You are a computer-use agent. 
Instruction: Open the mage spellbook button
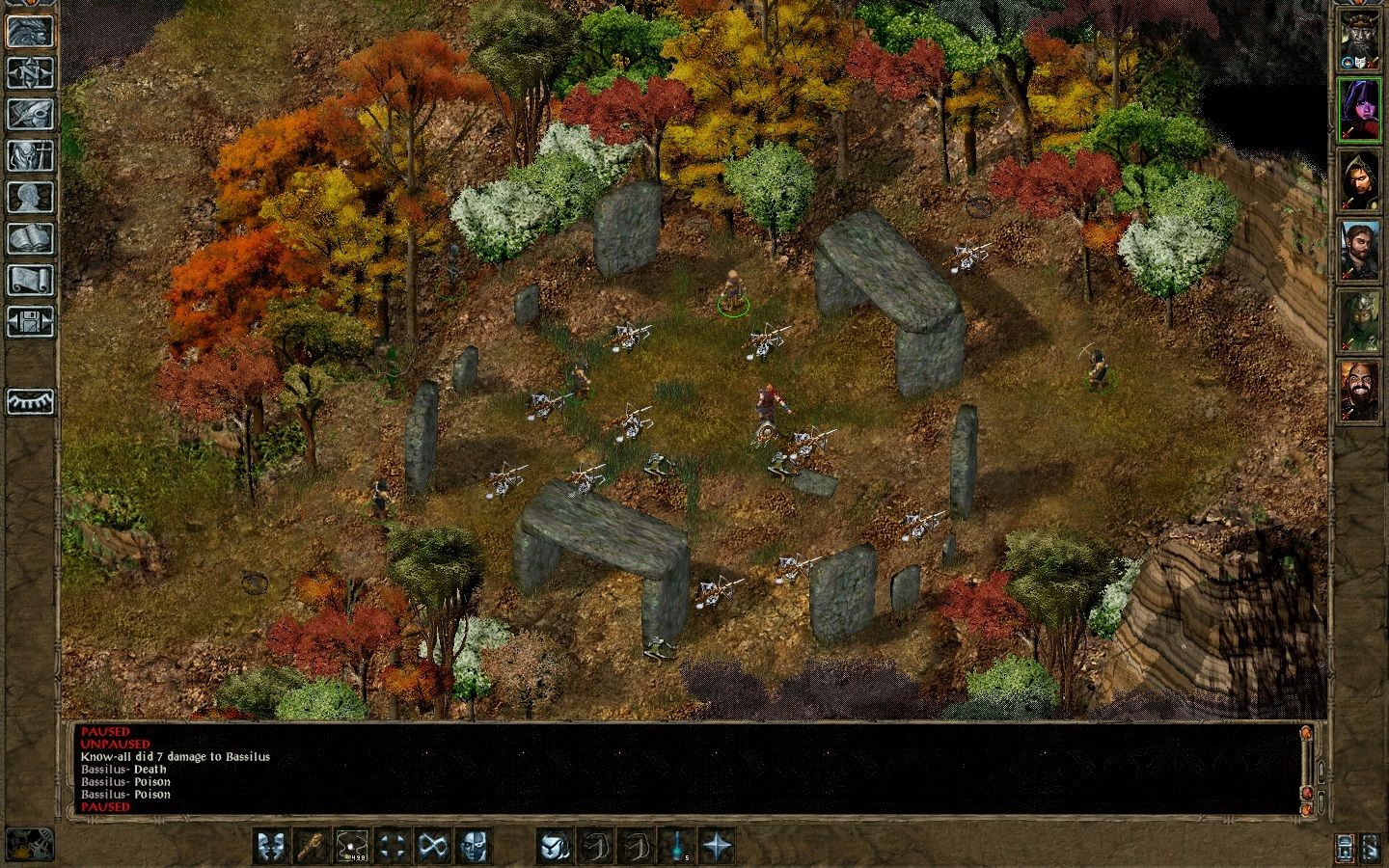point(31,238)
